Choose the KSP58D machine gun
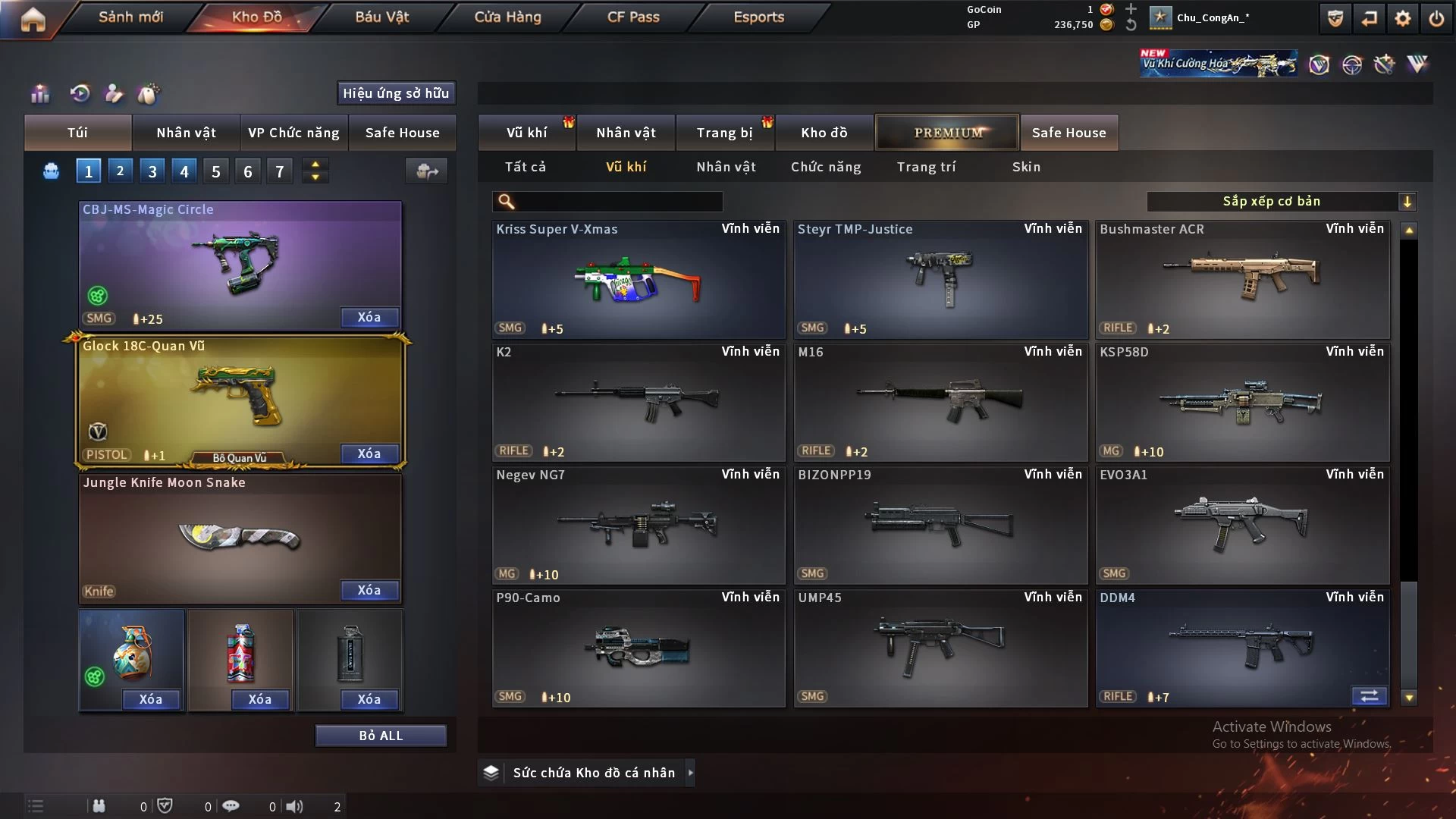Image resolution: width=1456 pixels, height=819 pixels. (1242, 403)
